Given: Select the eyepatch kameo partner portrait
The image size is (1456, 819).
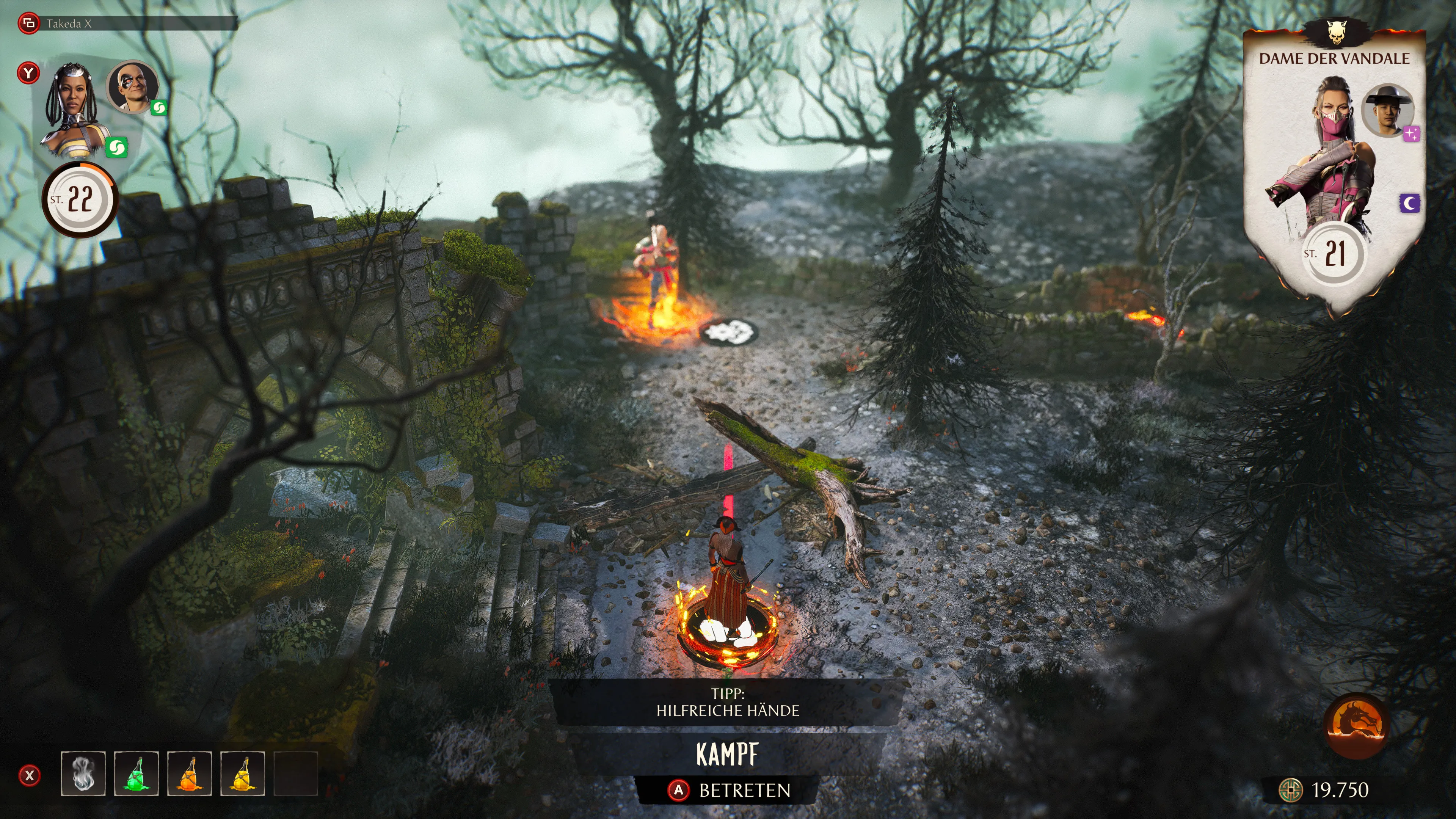Looking at the screenshot, I should tap(132, 86).
